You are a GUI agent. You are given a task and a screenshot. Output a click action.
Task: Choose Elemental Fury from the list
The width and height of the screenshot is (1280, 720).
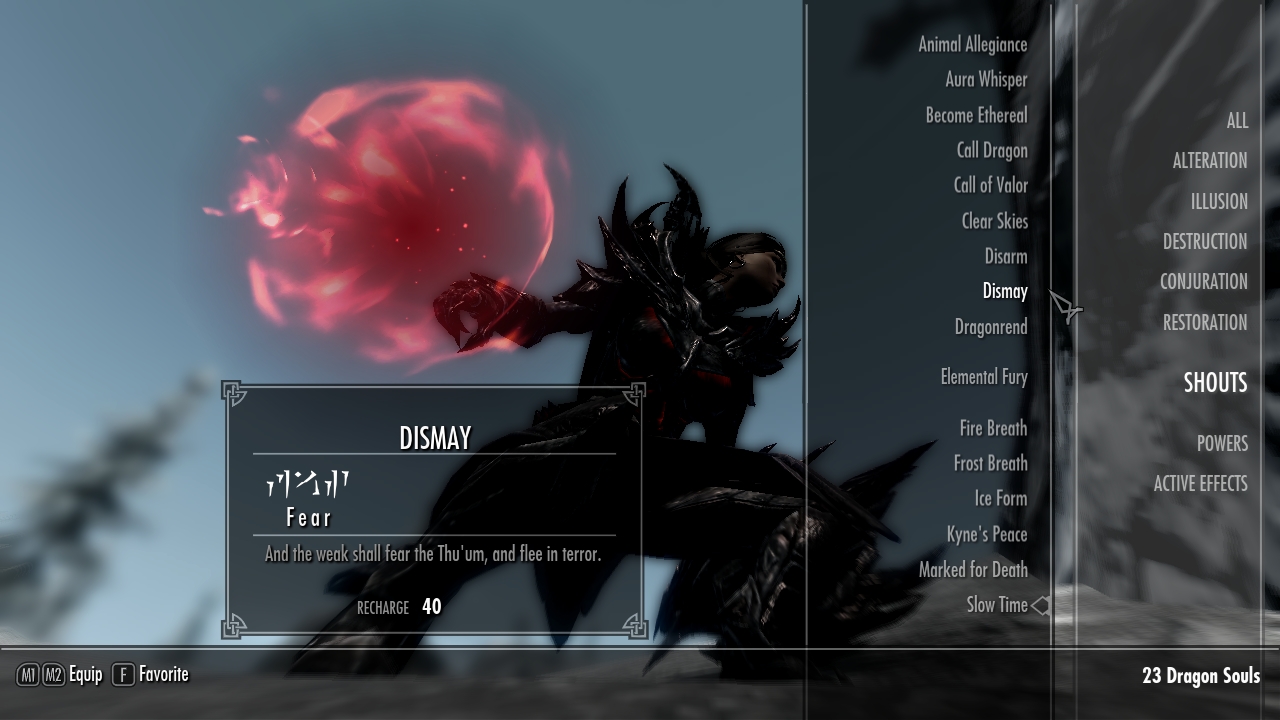[x=983, y=378]
